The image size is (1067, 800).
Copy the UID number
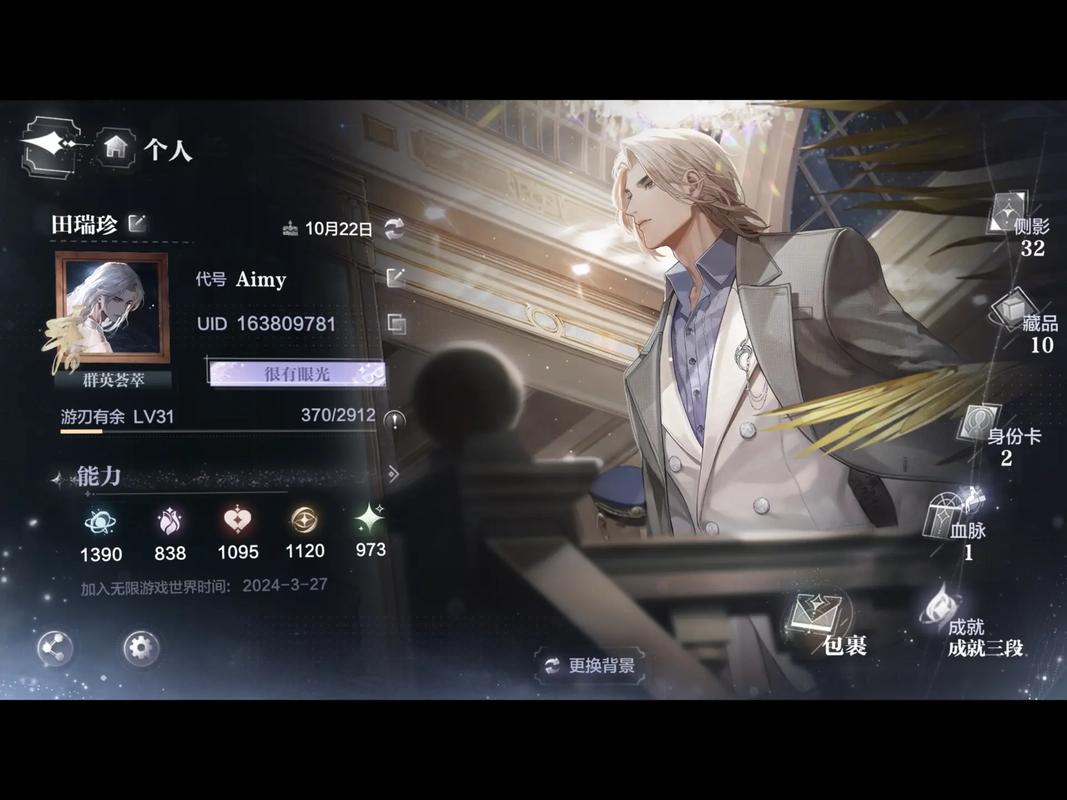click(x=396, y=323)
